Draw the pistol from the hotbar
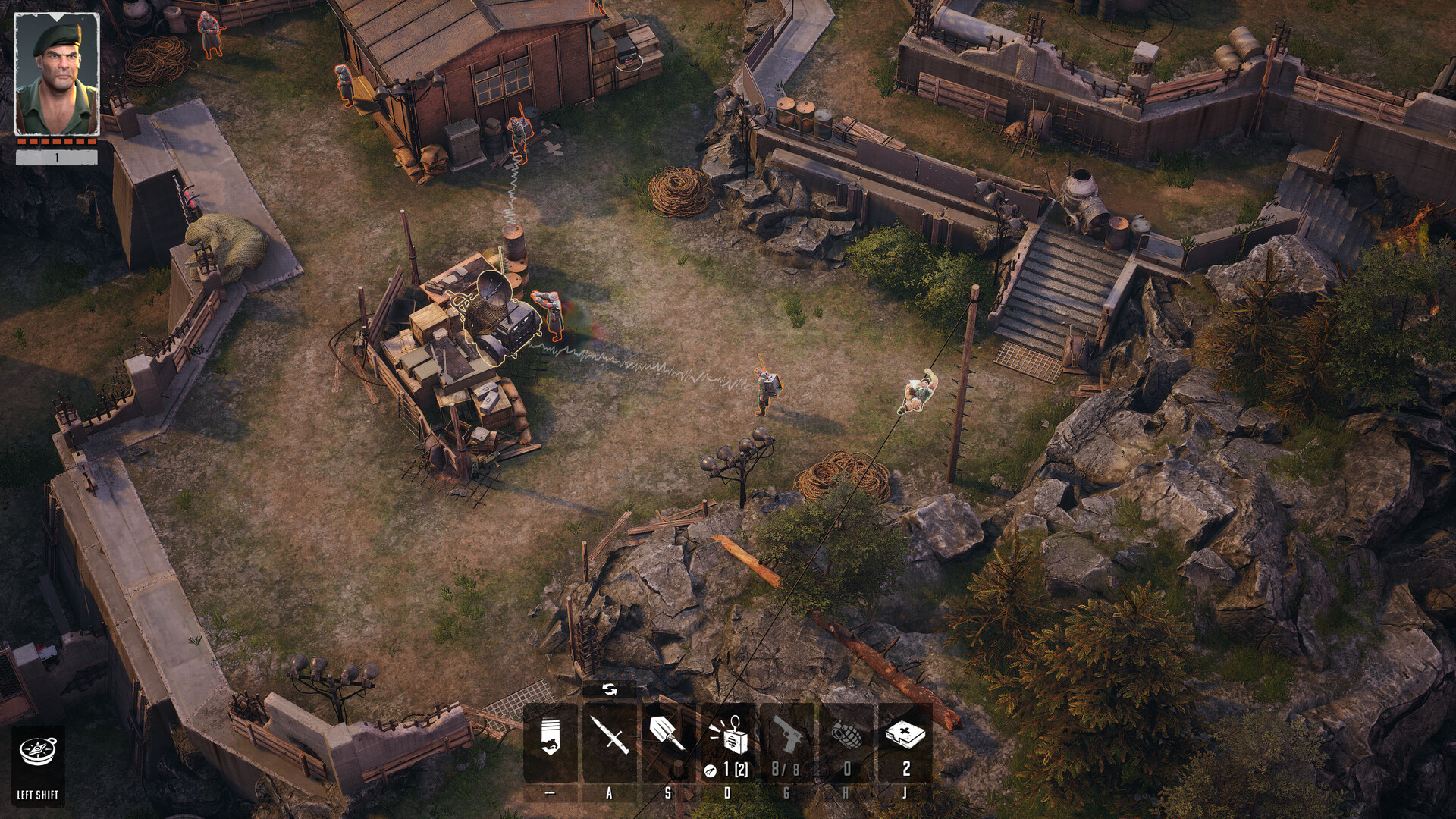 (x=789, y=735)
